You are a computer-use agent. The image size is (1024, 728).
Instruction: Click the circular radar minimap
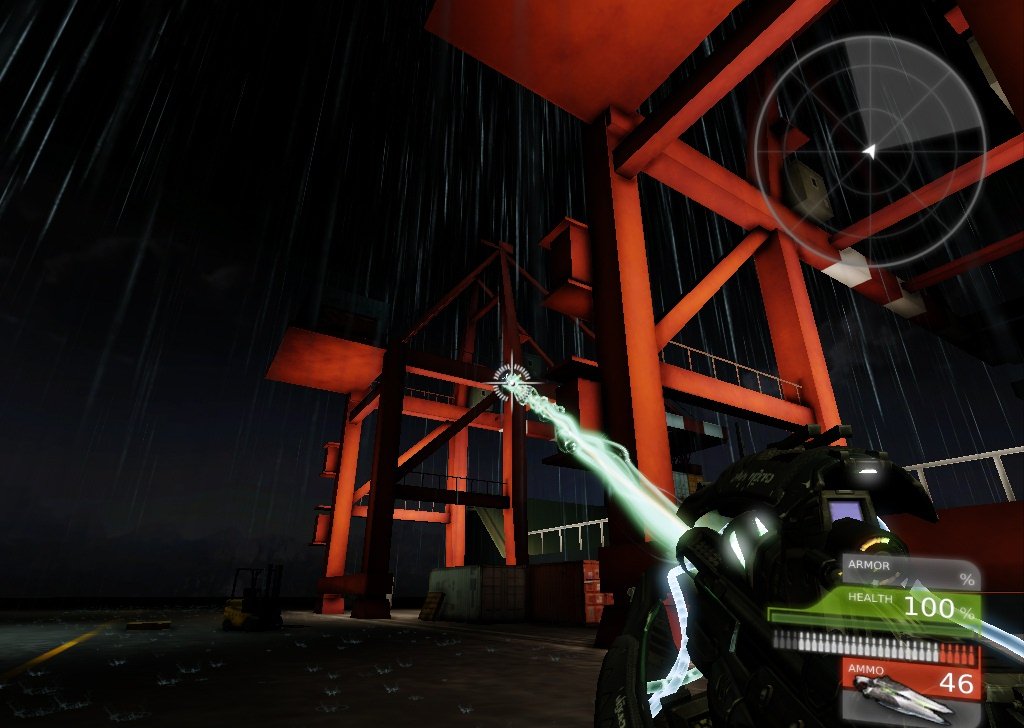click(x=869, y=152)
